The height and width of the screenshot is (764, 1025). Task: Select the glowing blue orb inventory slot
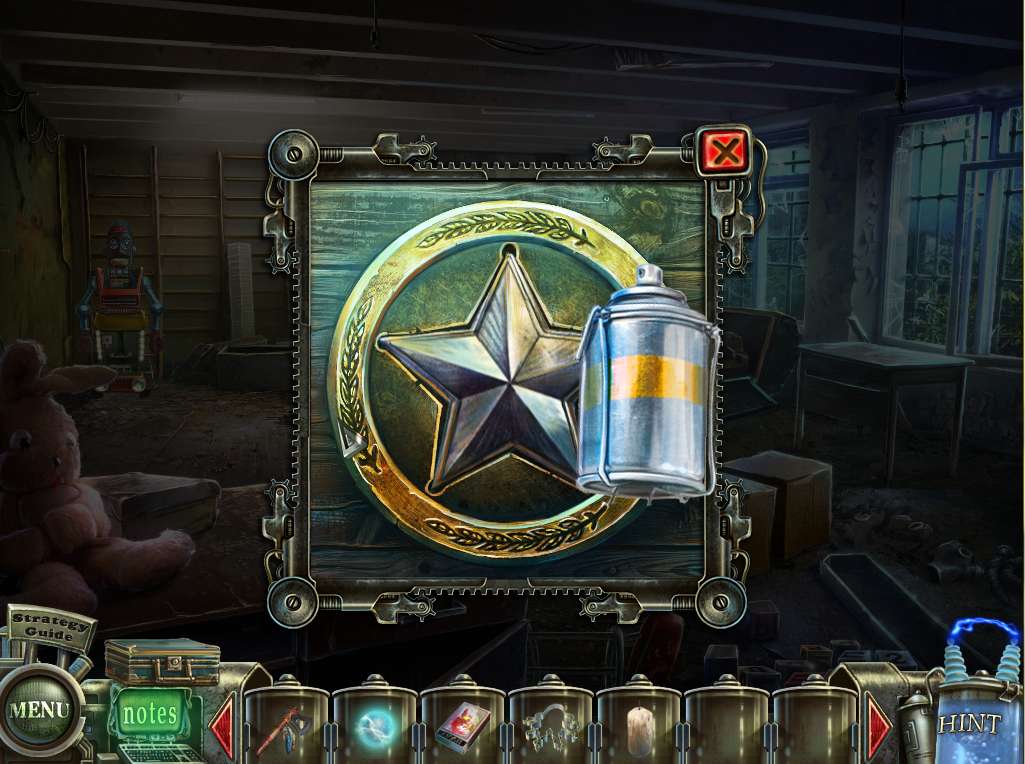(374, 729)
